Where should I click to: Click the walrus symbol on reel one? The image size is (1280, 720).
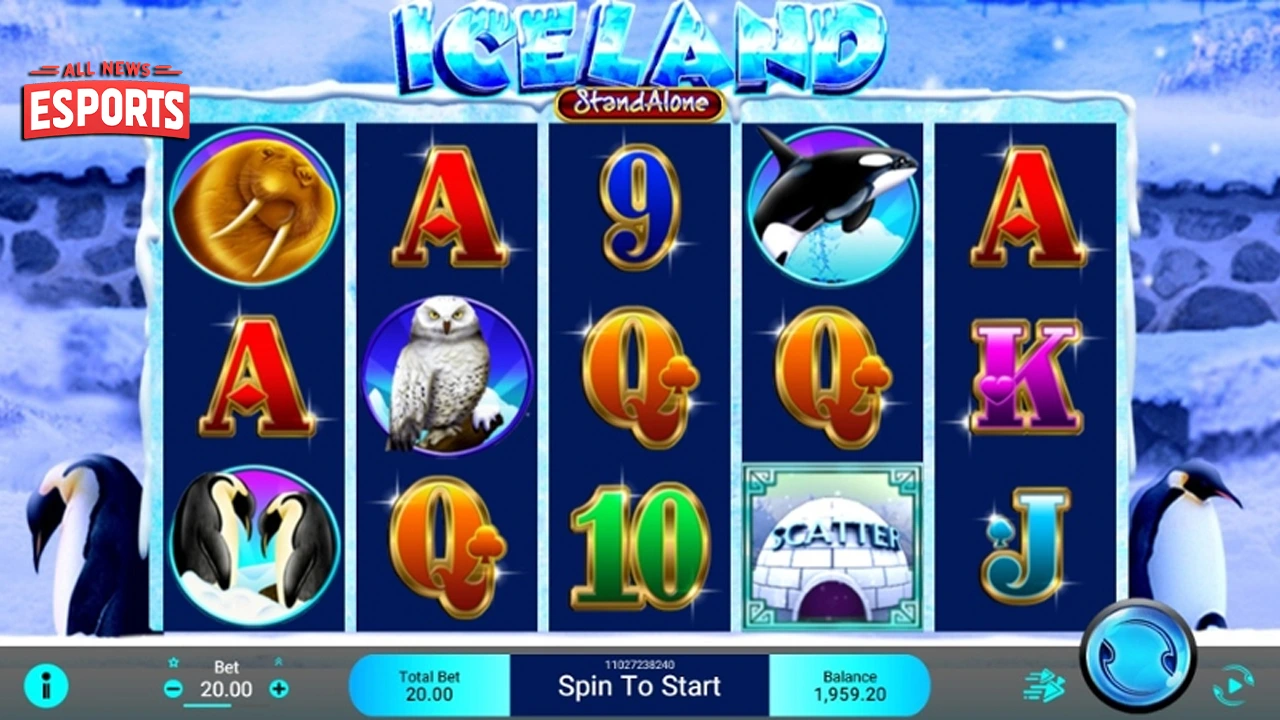(x=255, y=210)
